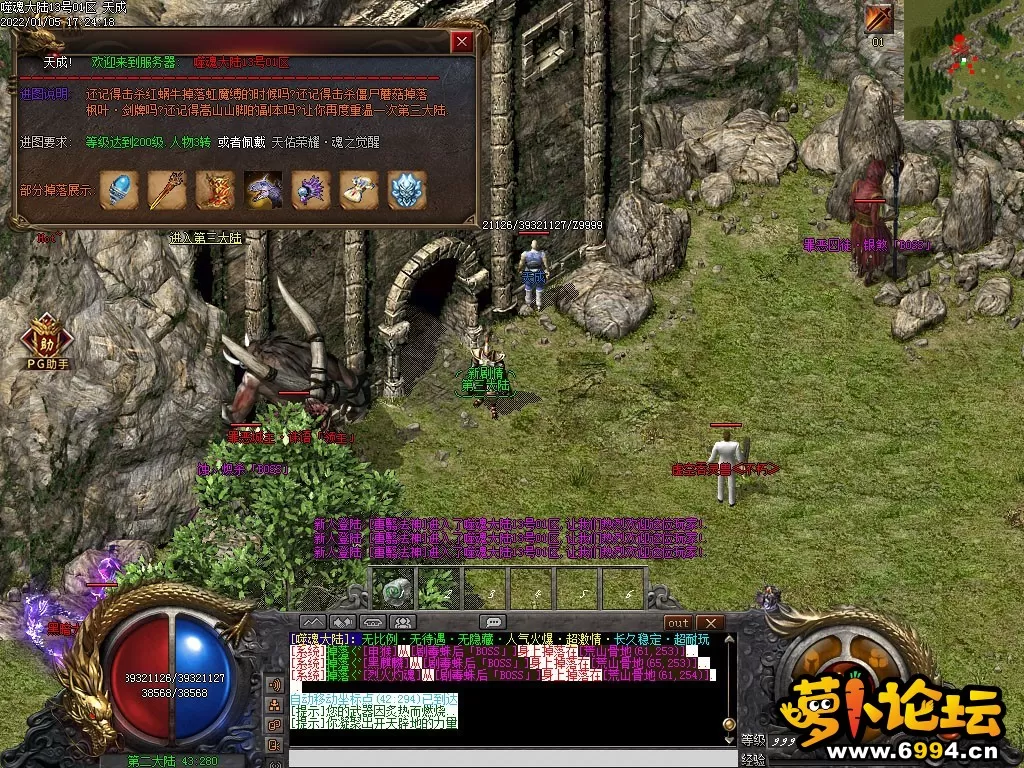Close the chat panel with X button

pyautogui.click(x=709, y=622)
